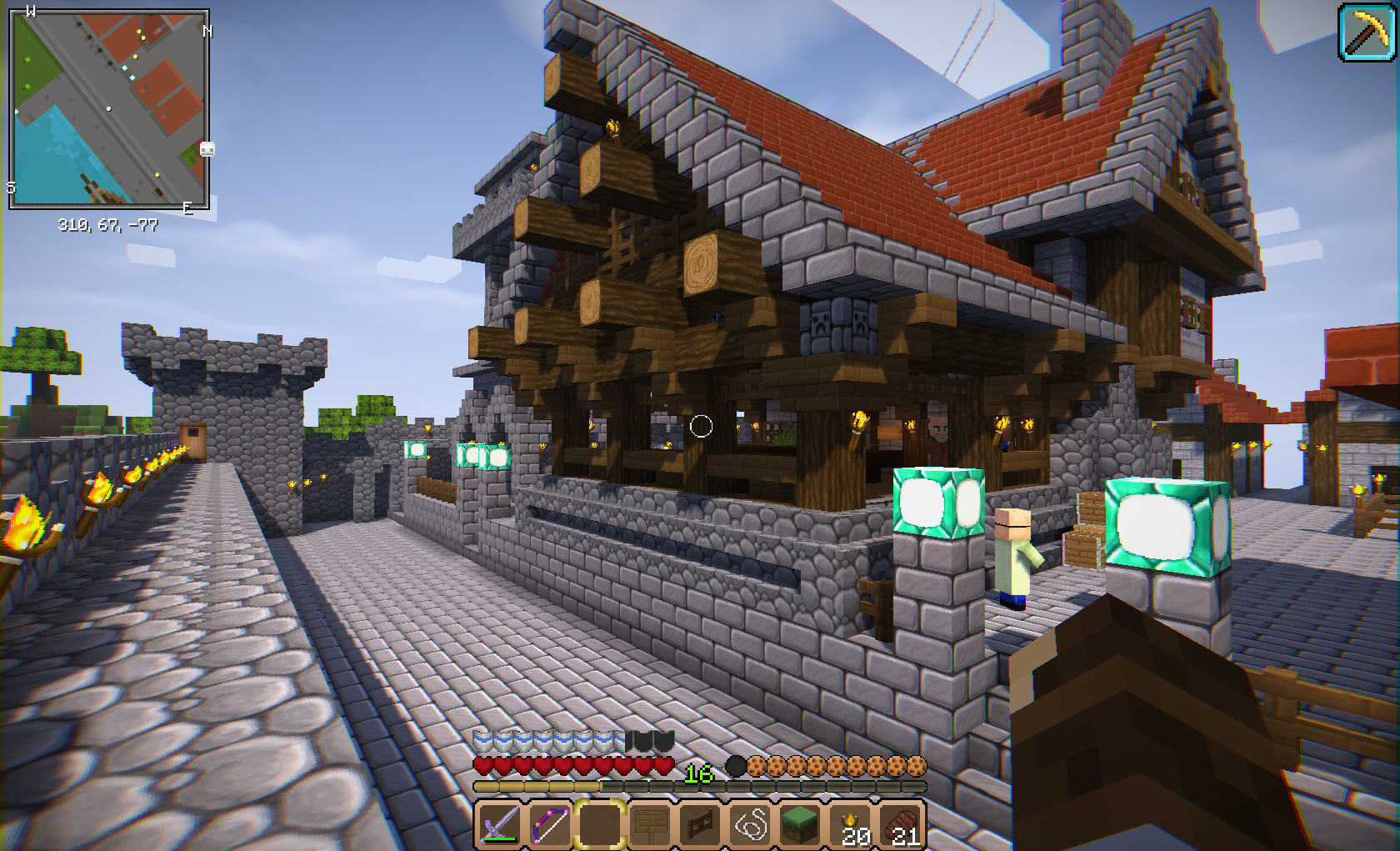Select the item stack of 21

(x=902, y=825)
